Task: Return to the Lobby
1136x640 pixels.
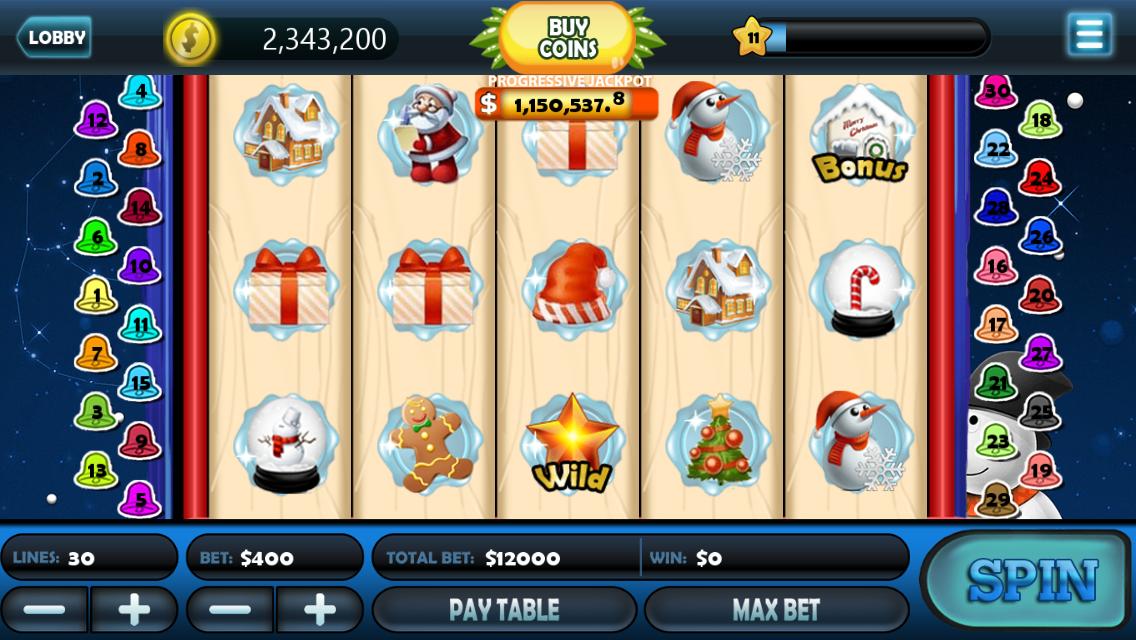Action: [55, 38]
